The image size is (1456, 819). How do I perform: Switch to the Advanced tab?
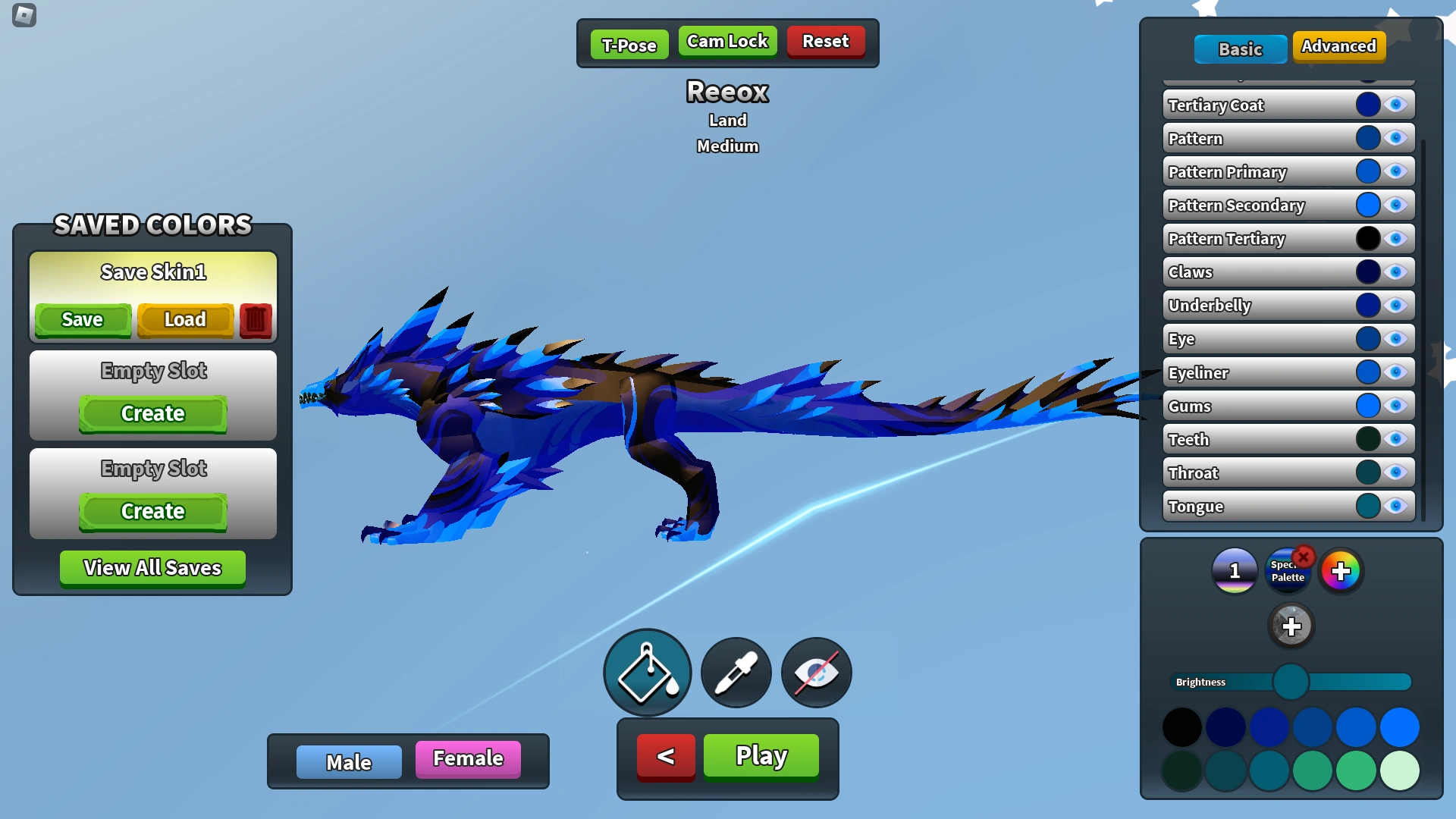coord(1339,46)
